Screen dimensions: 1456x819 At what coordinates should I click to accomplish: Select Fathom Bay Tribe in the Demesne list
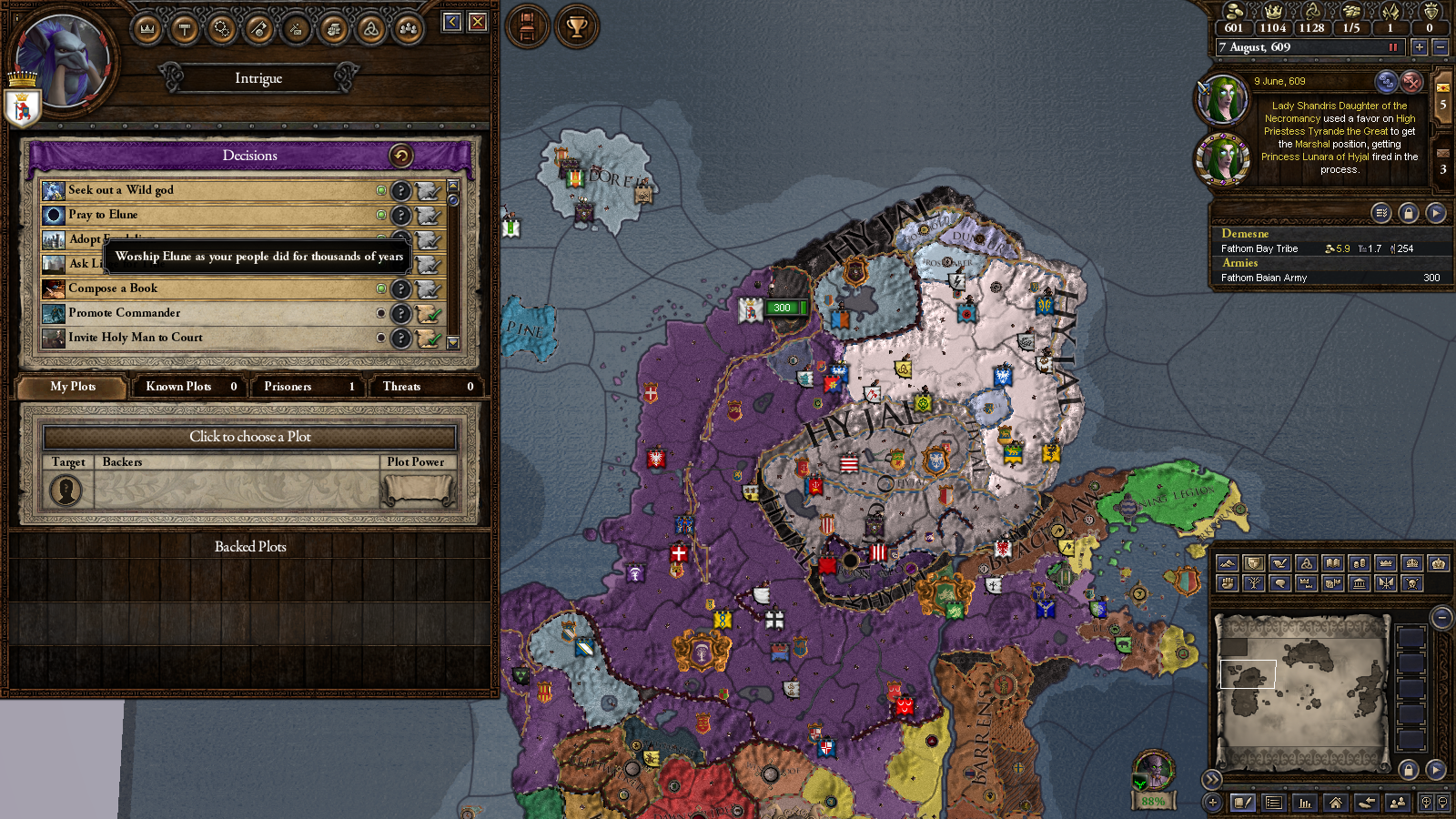1260,248
